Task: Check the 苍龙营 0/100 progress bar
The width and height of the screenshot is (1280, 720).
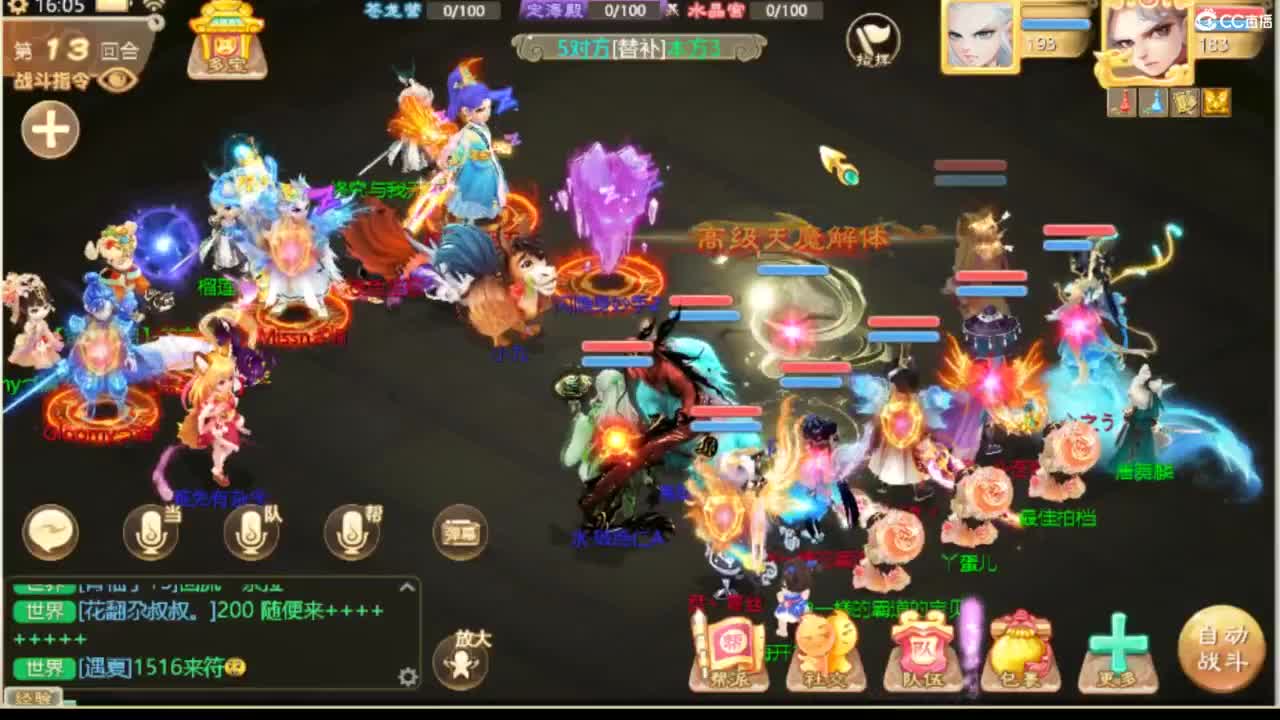Action: 462,12
